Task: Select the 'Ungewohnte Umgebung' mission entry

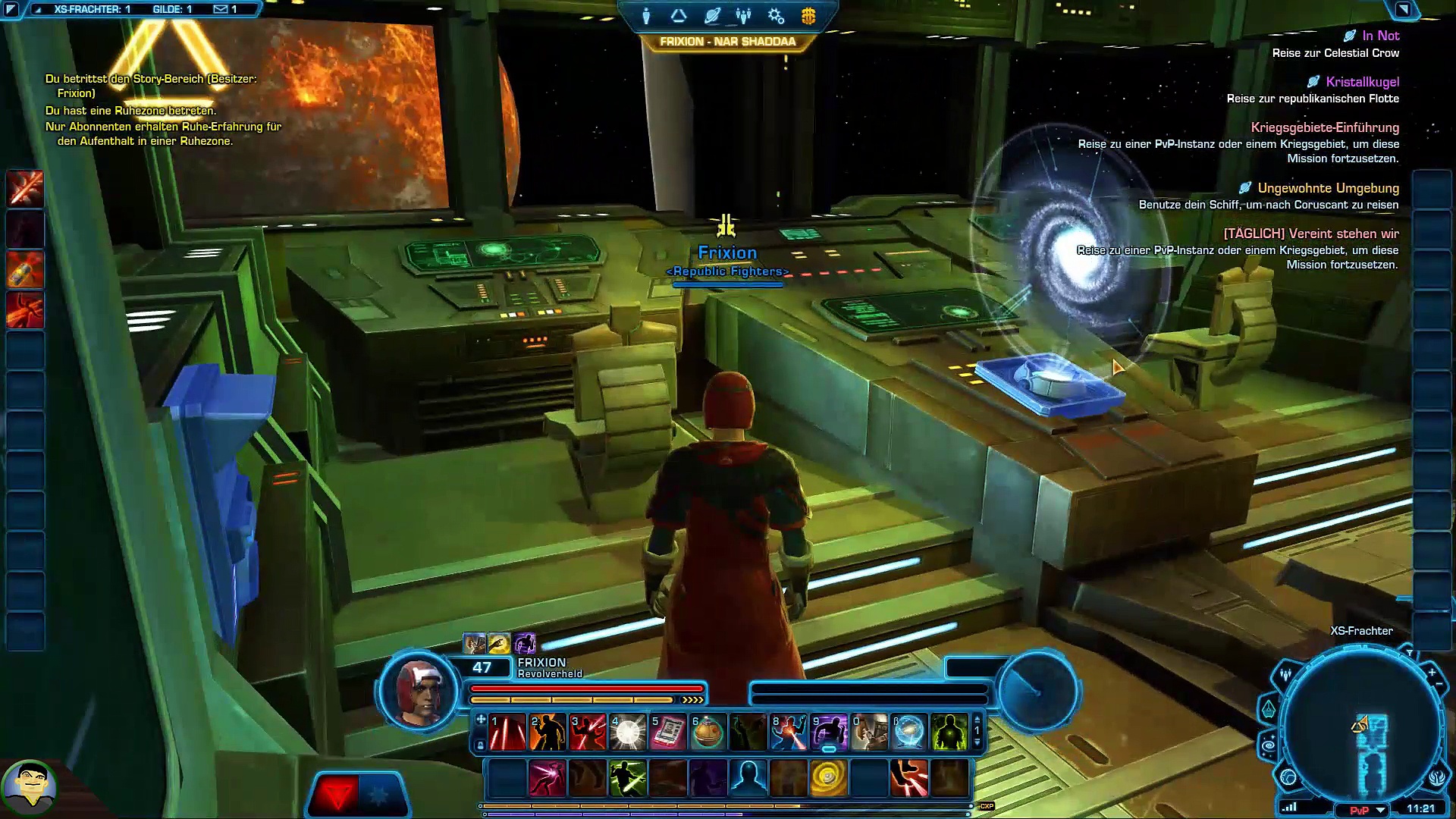Action: coord(1328,188)
